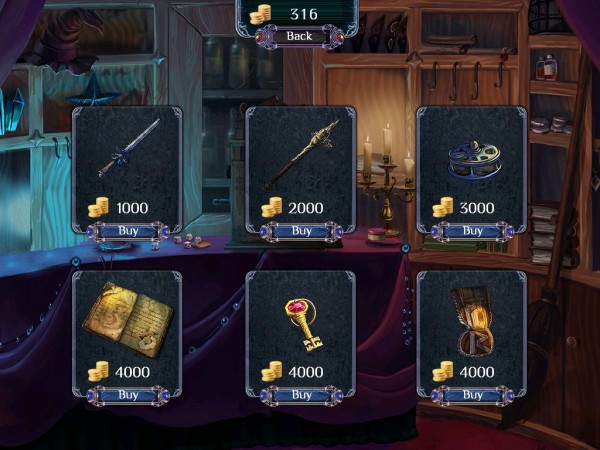
Task: Buy the sword for 1000 coins
Action: click(128, 231)
